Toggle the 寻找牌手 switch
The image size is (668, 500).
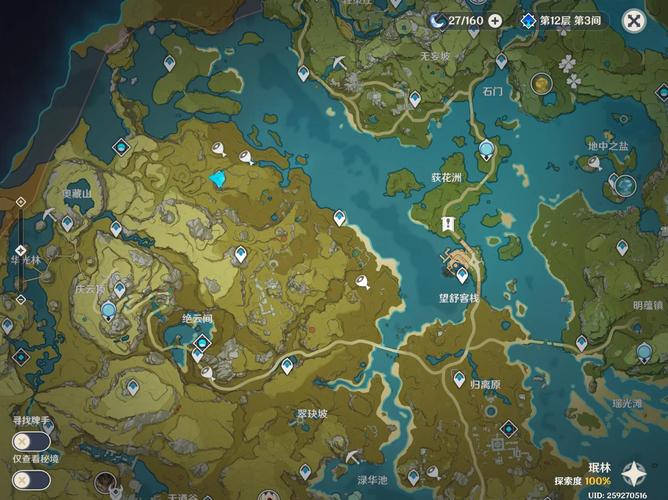(29, 441)
